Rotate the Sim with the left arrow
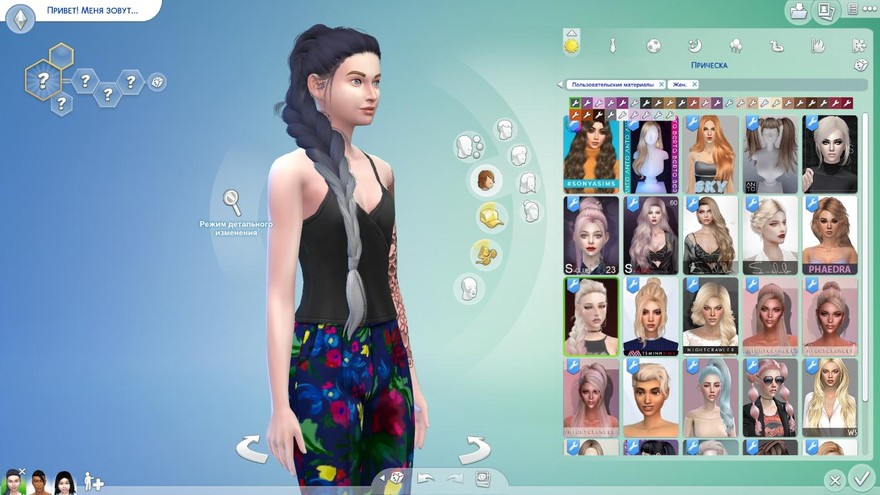Viewport: 880px width, 495px height. (251, 449)
